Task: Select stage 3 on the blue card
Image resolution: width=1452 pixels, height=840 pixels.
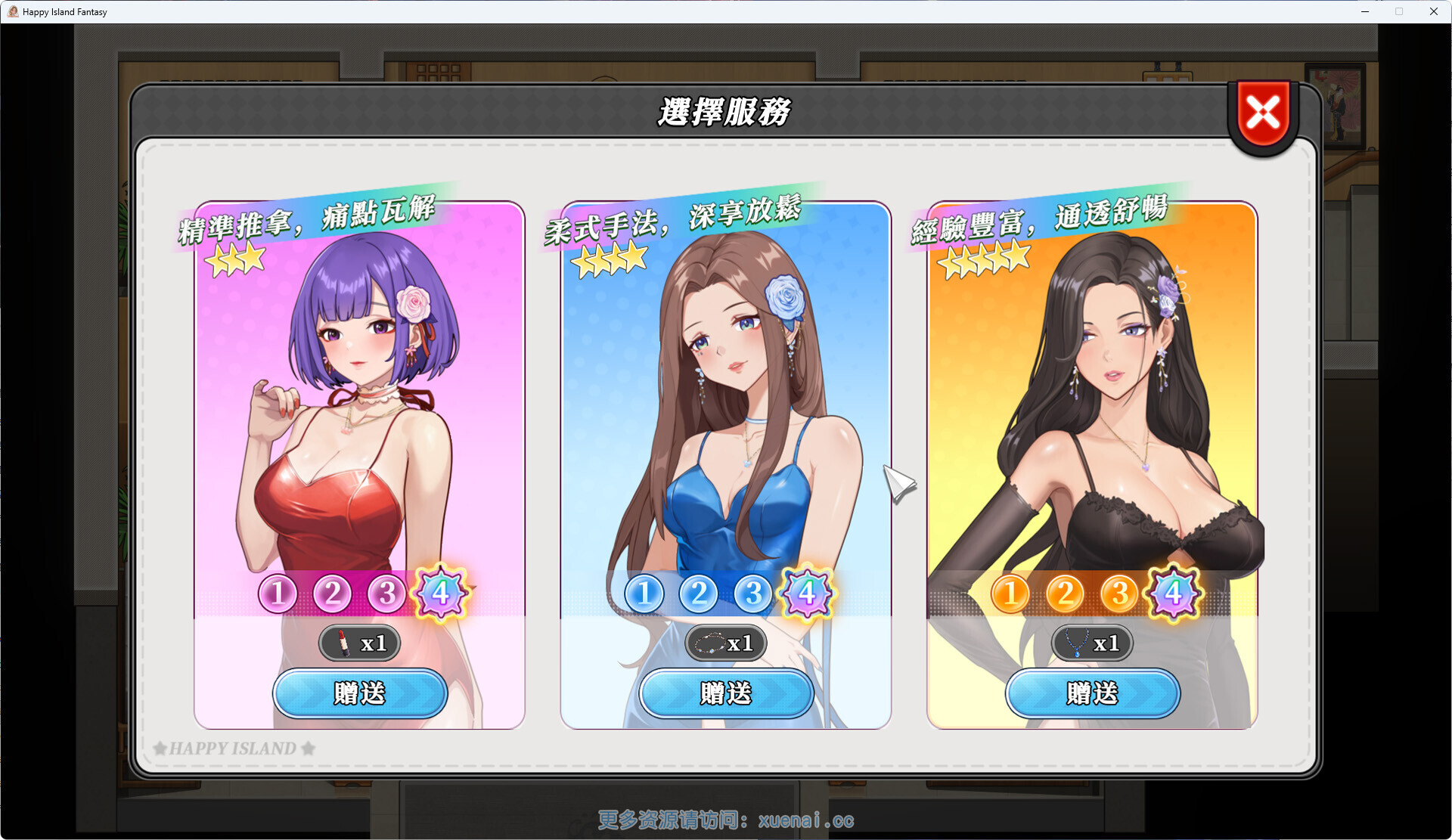Action: (752, 594)
